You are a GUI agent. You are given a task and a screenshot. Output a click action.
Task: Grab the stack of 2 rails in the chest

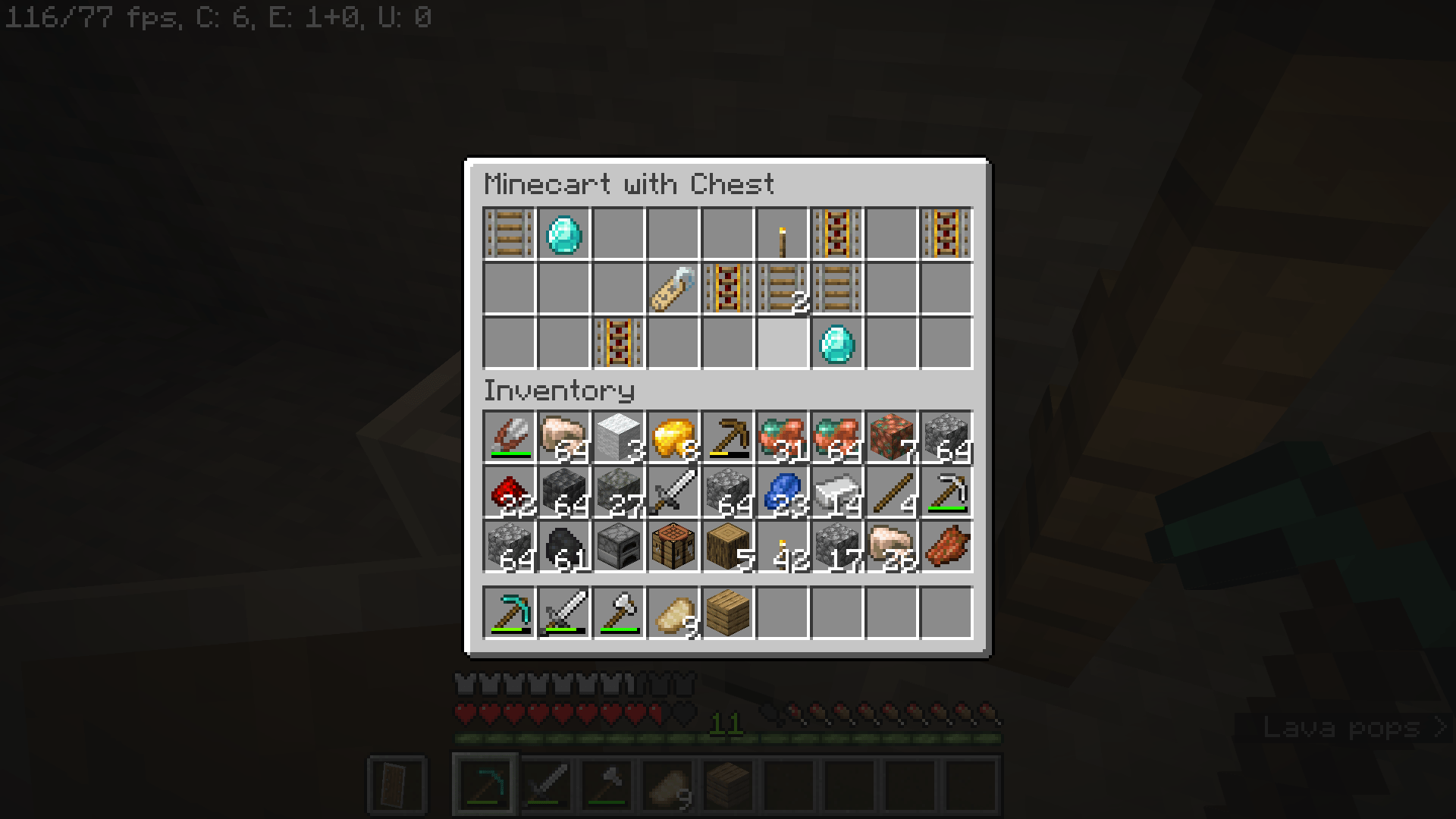[781, 290]
